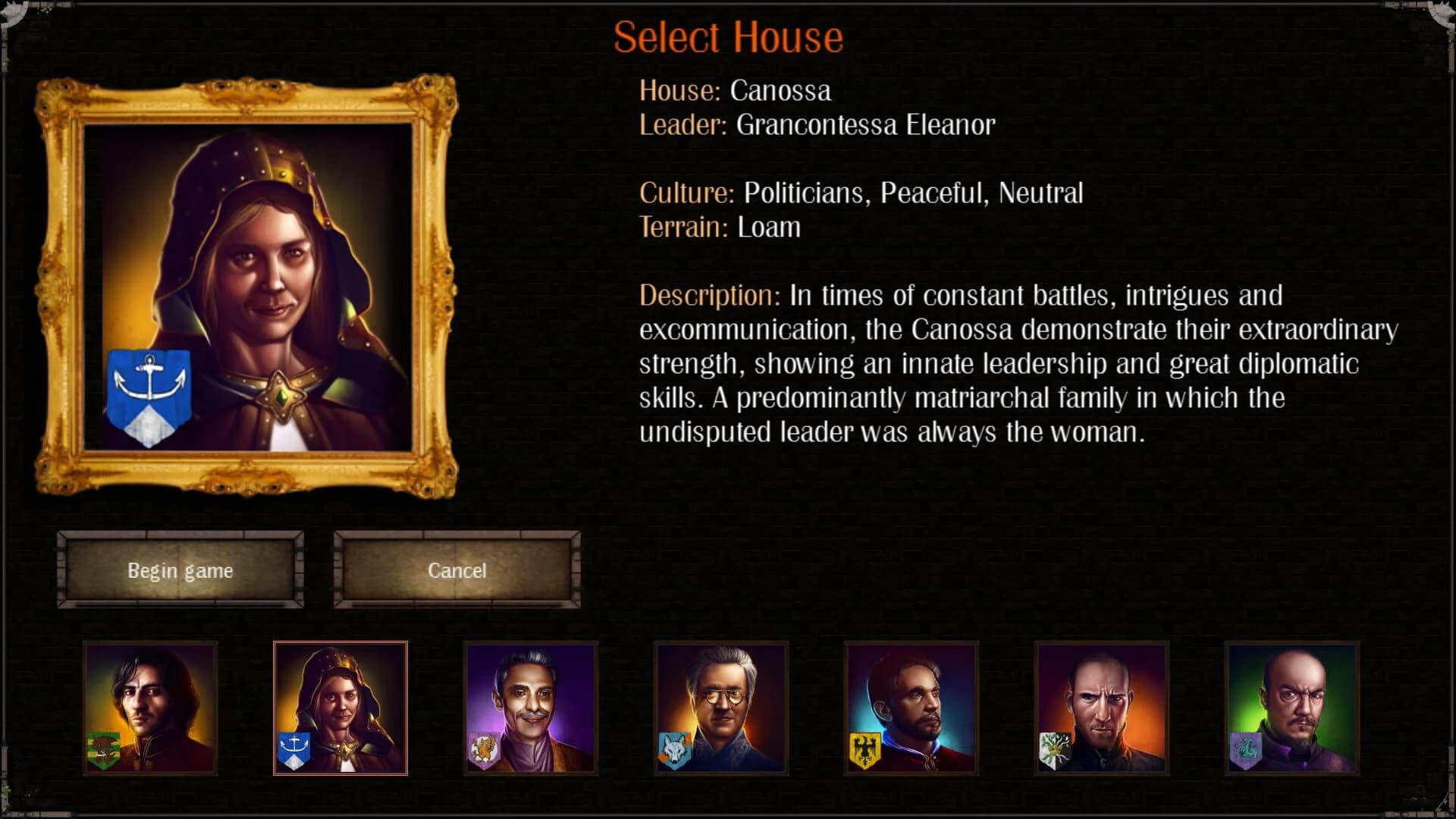1456x819 pixels.
Task: Click the Begin game button
Action: click(180, 570)
